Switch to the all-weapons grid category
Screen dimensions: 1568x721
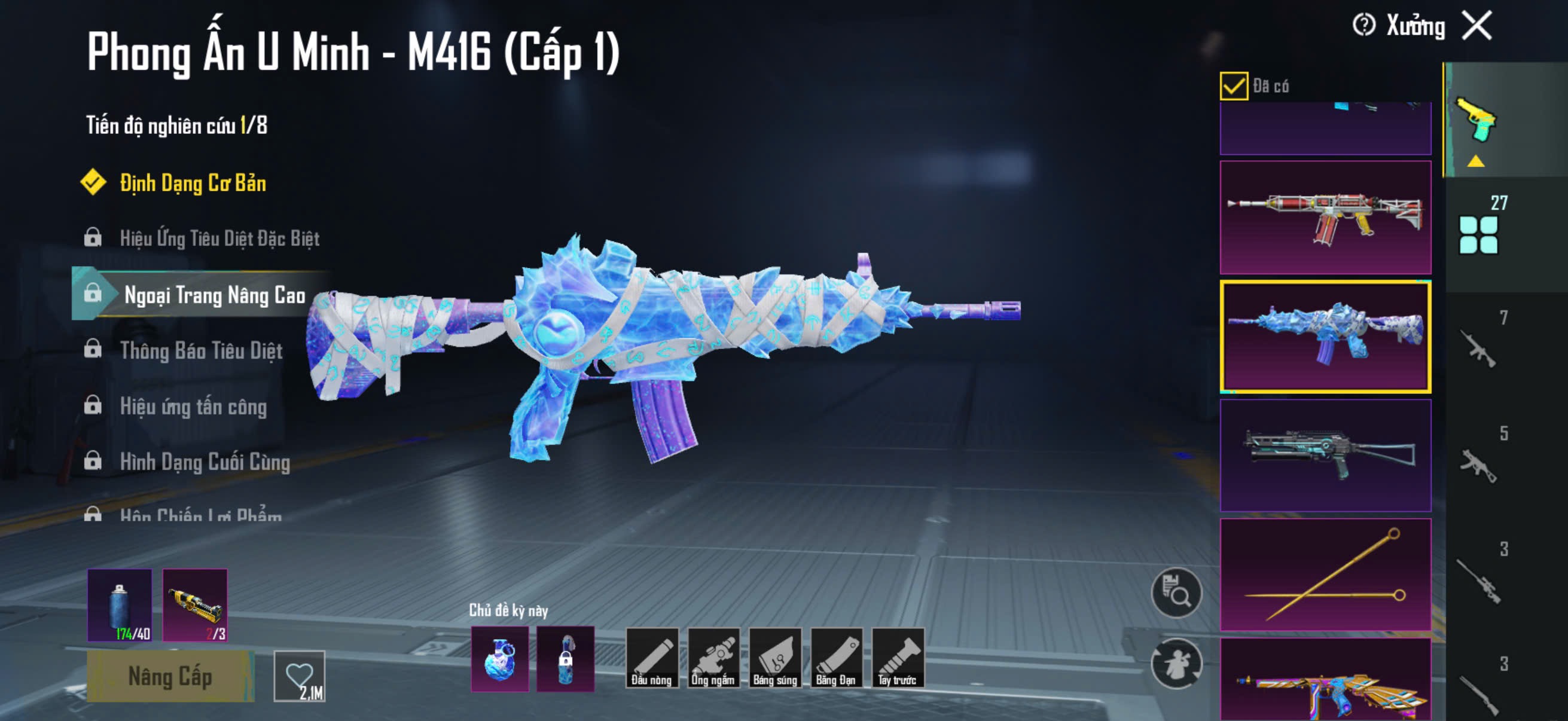1478,234
